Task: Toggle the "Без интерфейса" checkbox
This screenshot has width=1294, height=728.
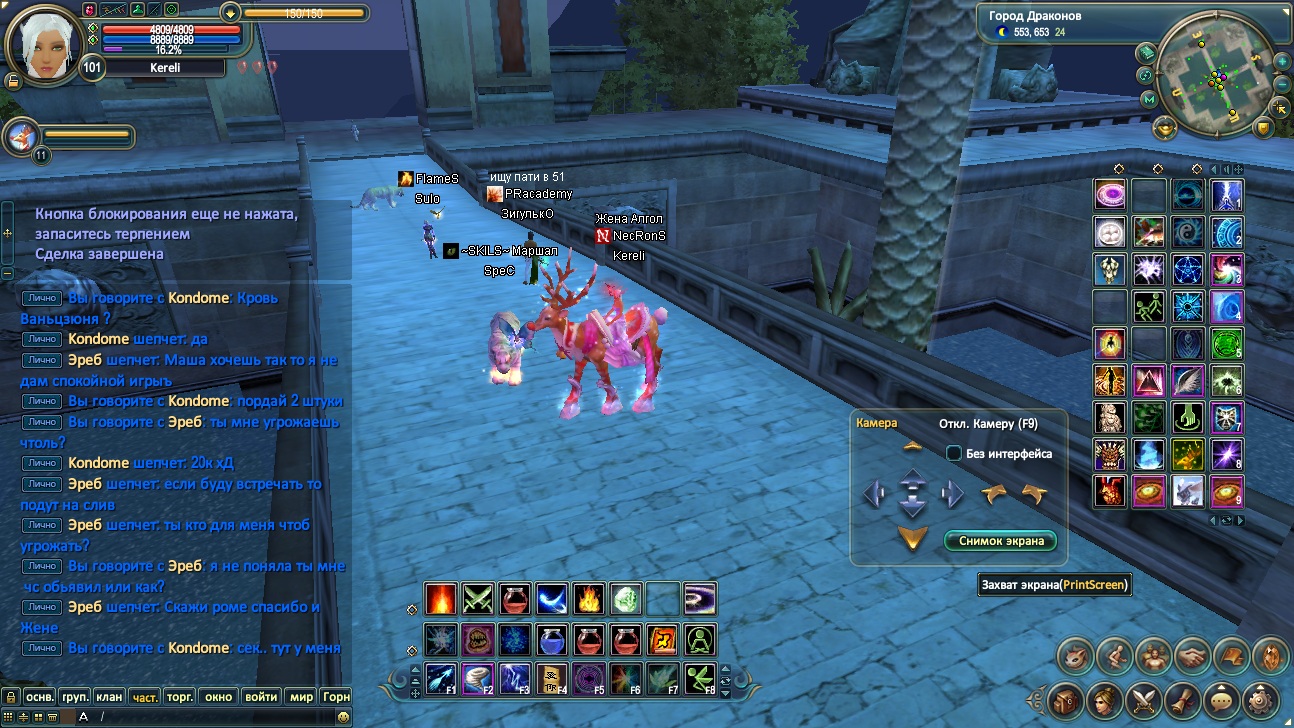Action: (954, 453)
